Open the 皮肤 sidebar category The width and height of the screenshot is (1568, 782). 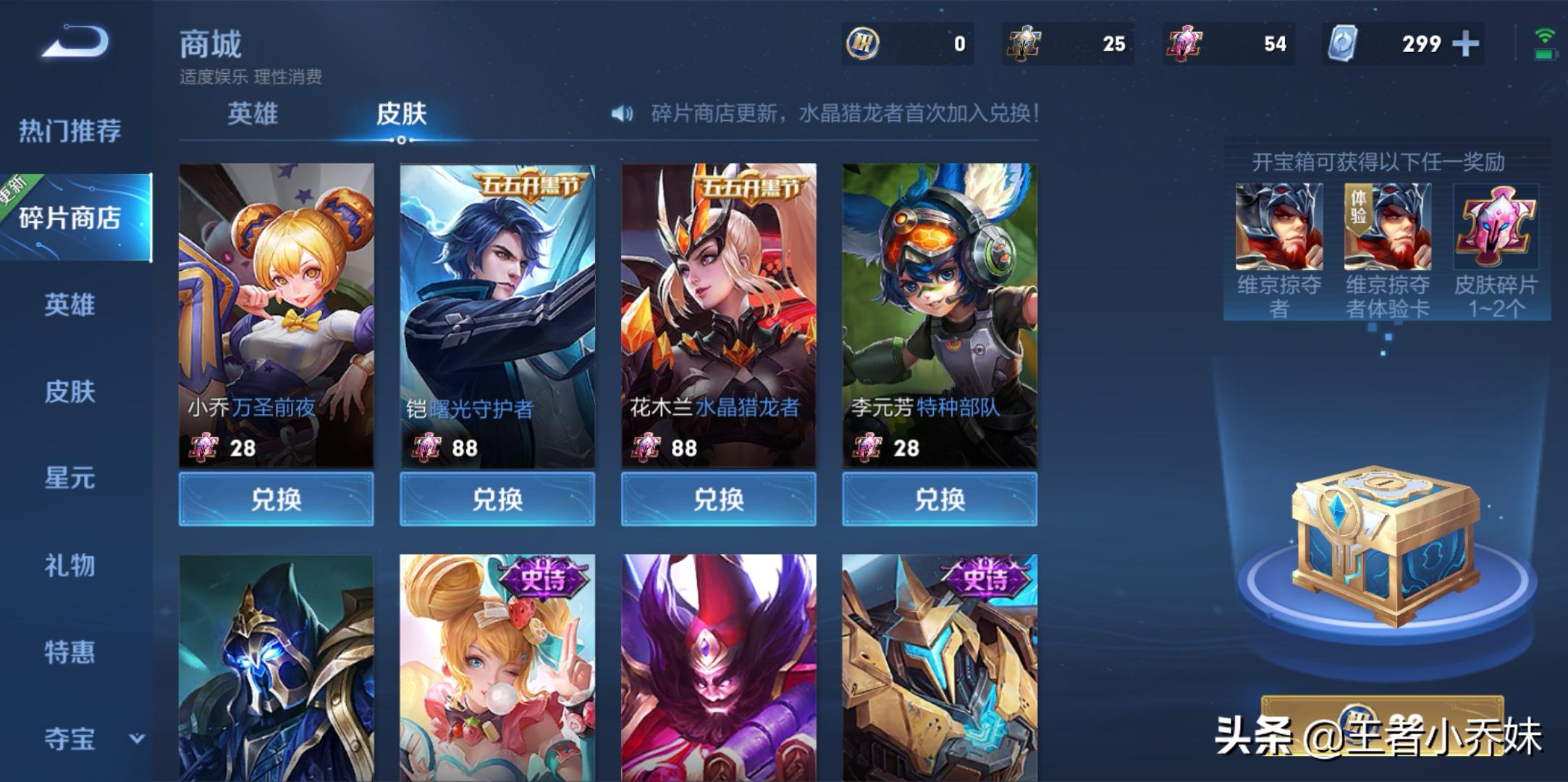coord(69,392)
